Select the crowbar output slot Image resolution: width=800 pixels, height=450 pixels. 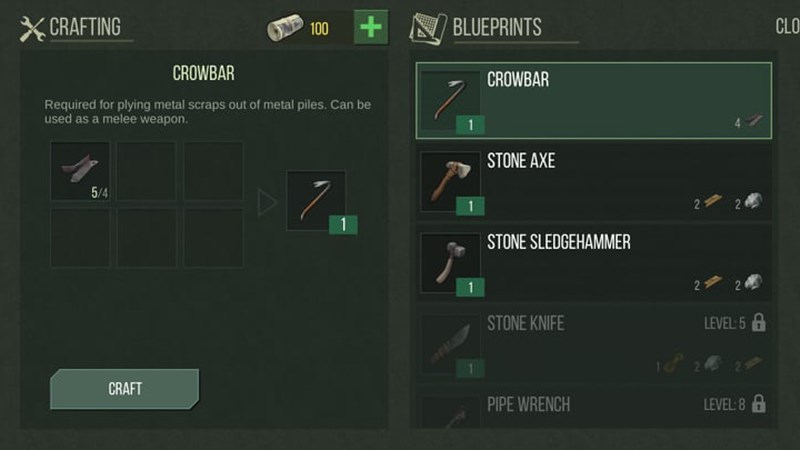316,201
